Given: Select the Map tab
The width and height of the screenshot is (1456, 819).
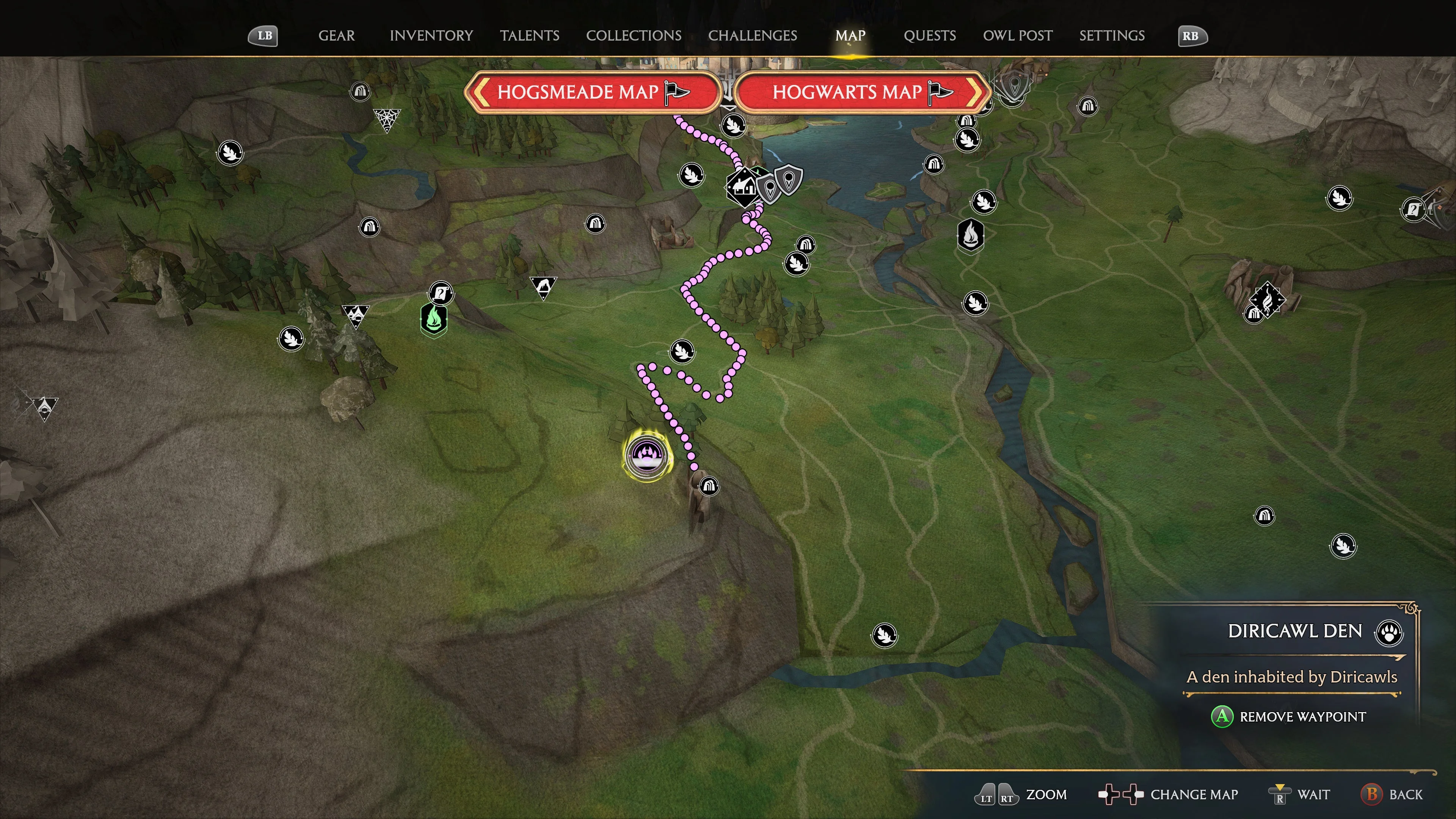Looking at the screenshot, I should [x=850, y=36].
